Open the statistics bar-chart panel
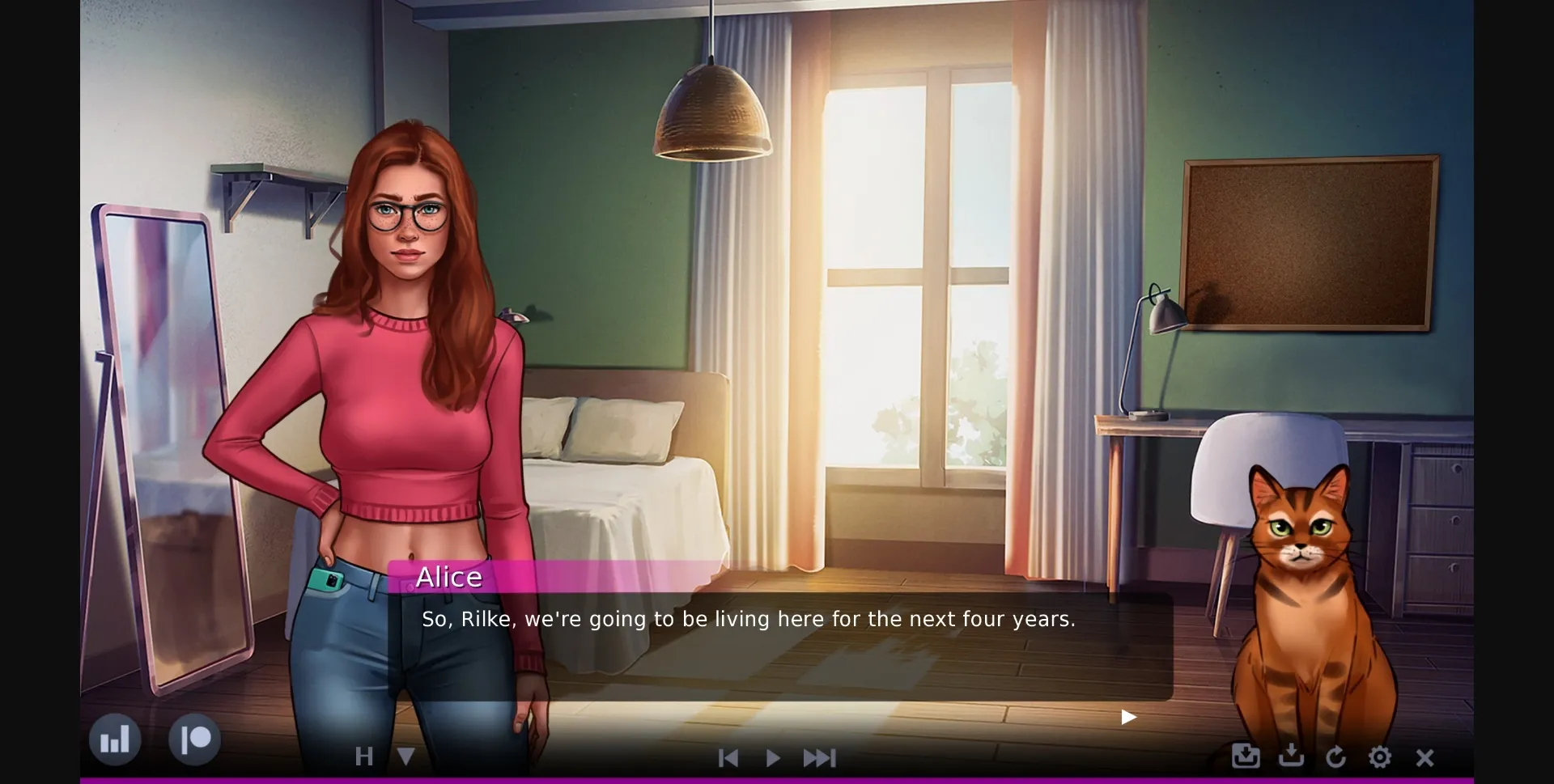 116,739
